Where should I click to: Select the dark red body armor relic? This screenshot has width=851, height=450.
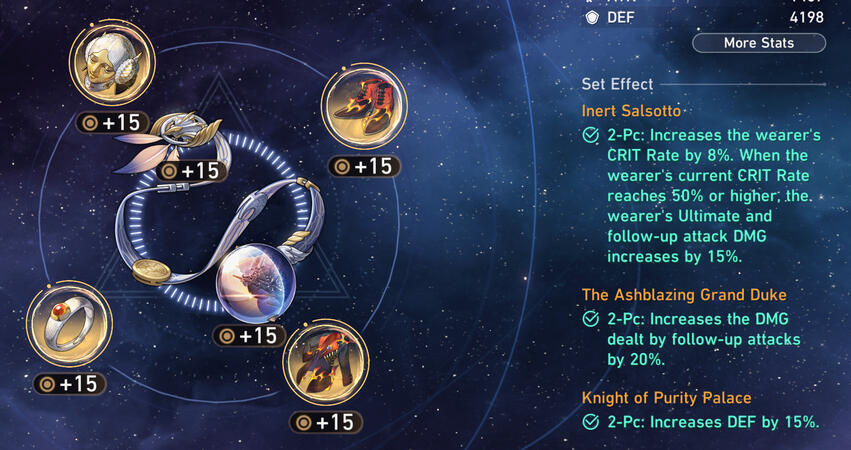pos(322,362)
